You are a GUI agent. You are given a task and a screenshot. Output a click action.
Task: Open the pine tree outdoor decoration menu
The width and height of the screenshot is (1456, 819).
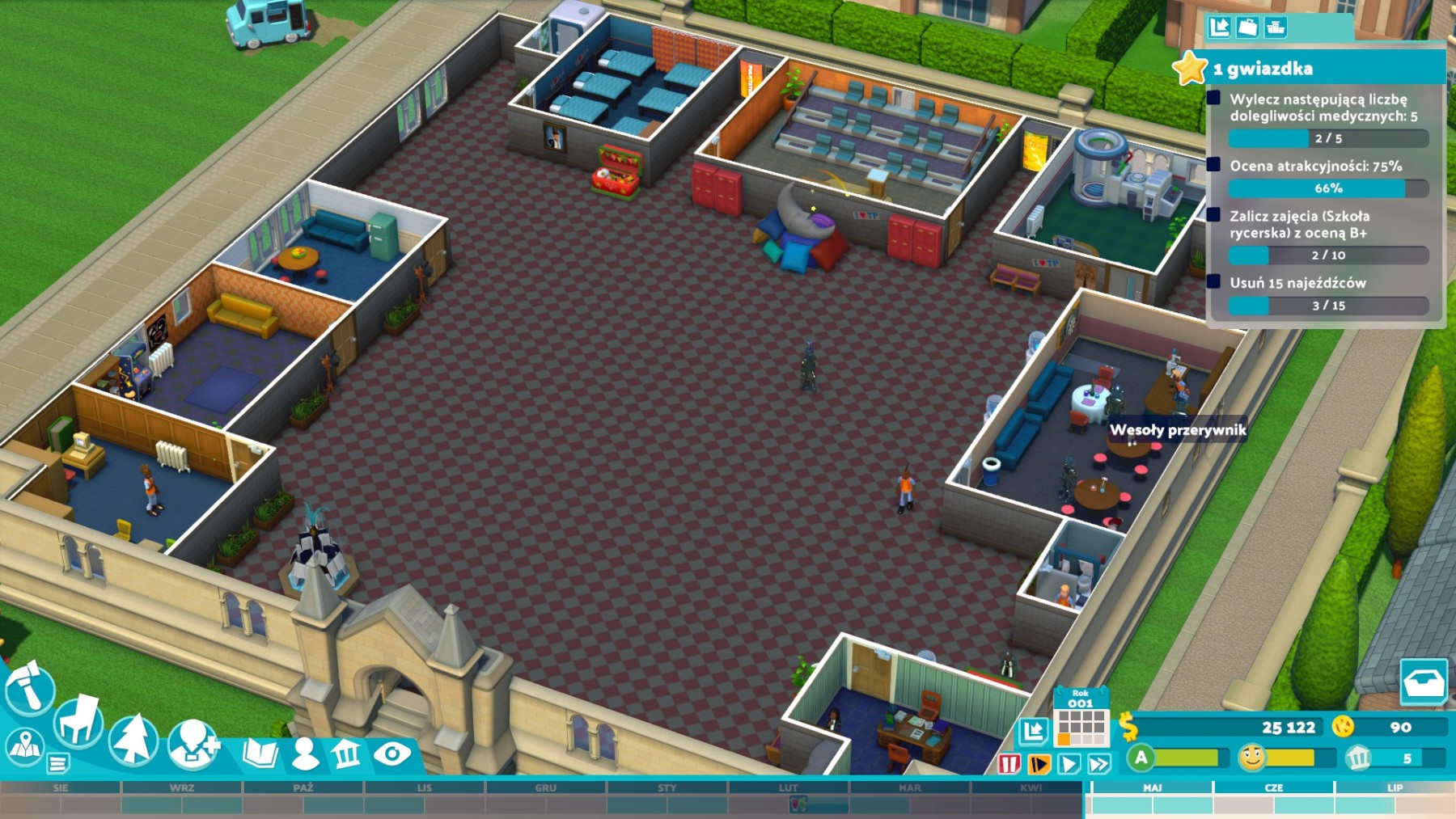coord(133,739)
